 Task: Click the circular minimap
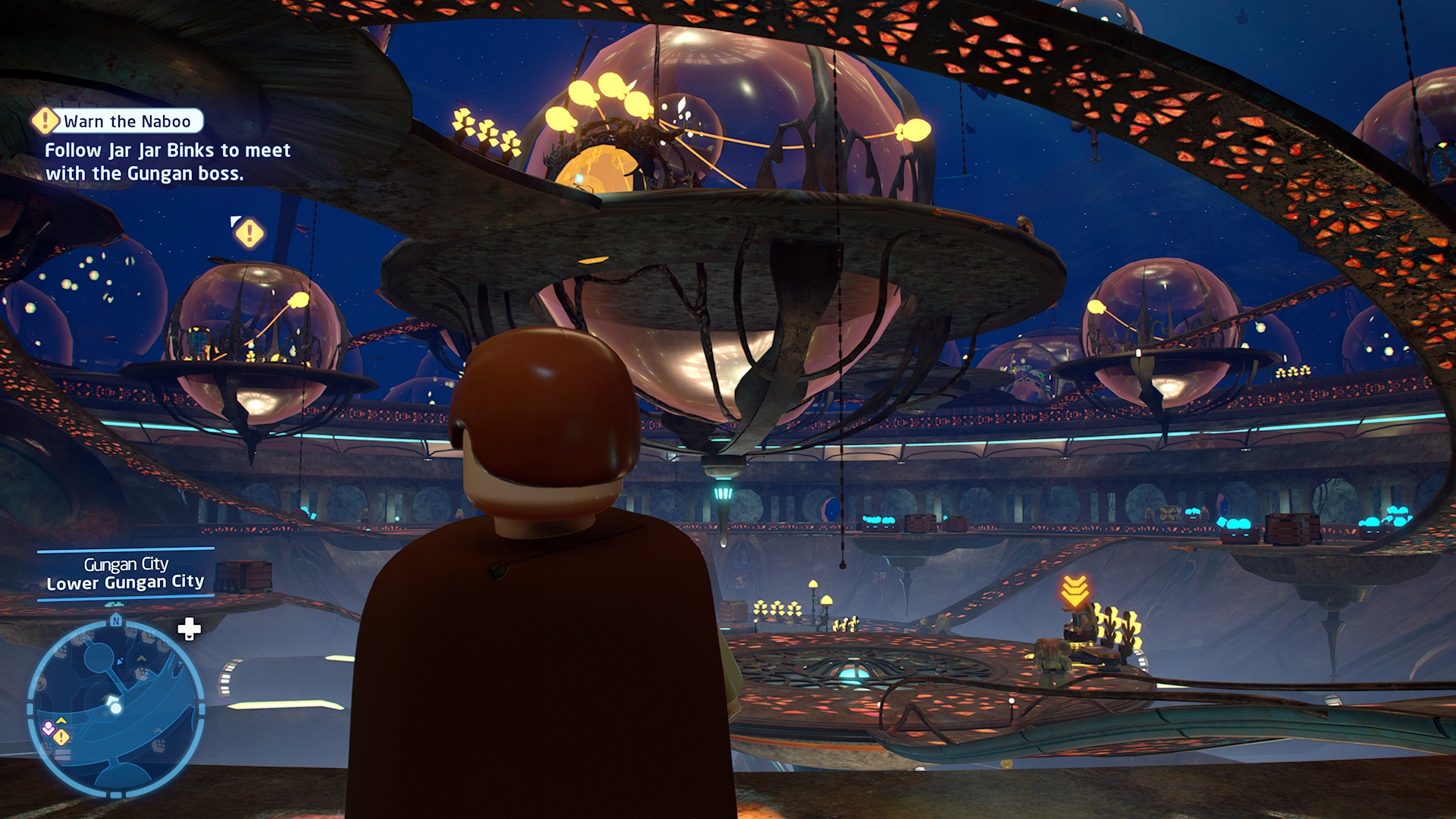click(116, 708)
